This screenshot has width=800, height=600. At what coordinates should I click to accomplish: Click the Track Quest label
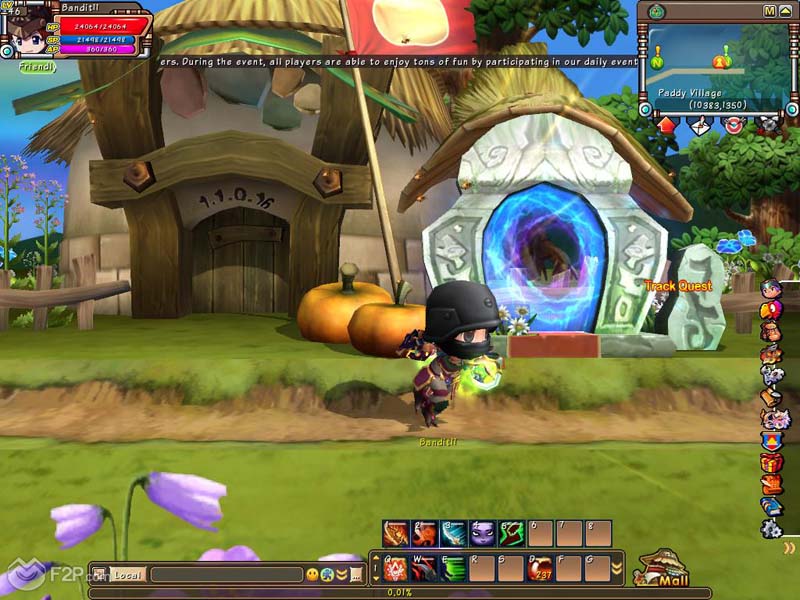[x=678, y=287]
